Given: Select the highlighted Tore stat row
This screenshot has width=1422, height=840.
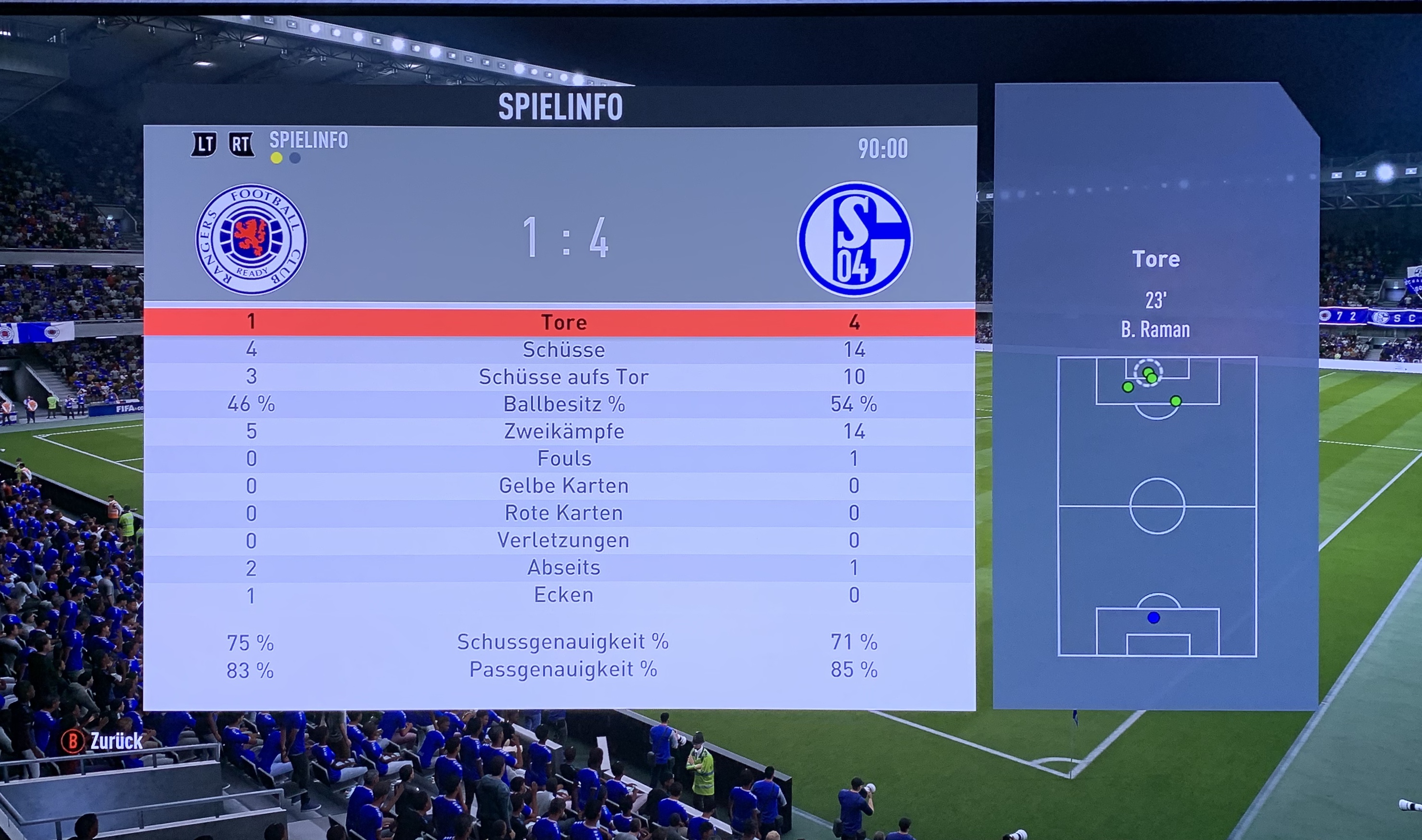Looking at the screenshot, I should [563, 322].
